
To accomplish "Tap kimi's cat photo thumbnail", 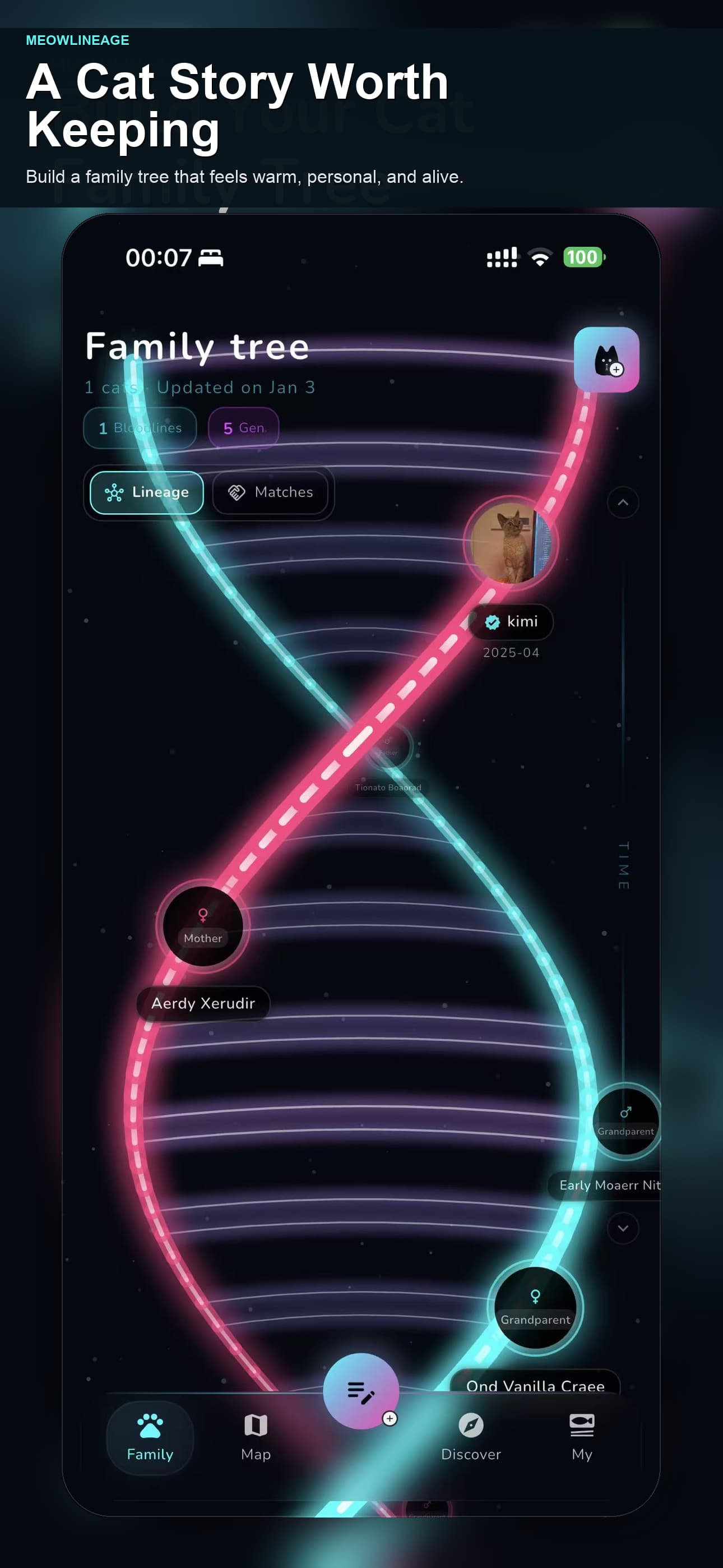I will click(x=510, y=543).
